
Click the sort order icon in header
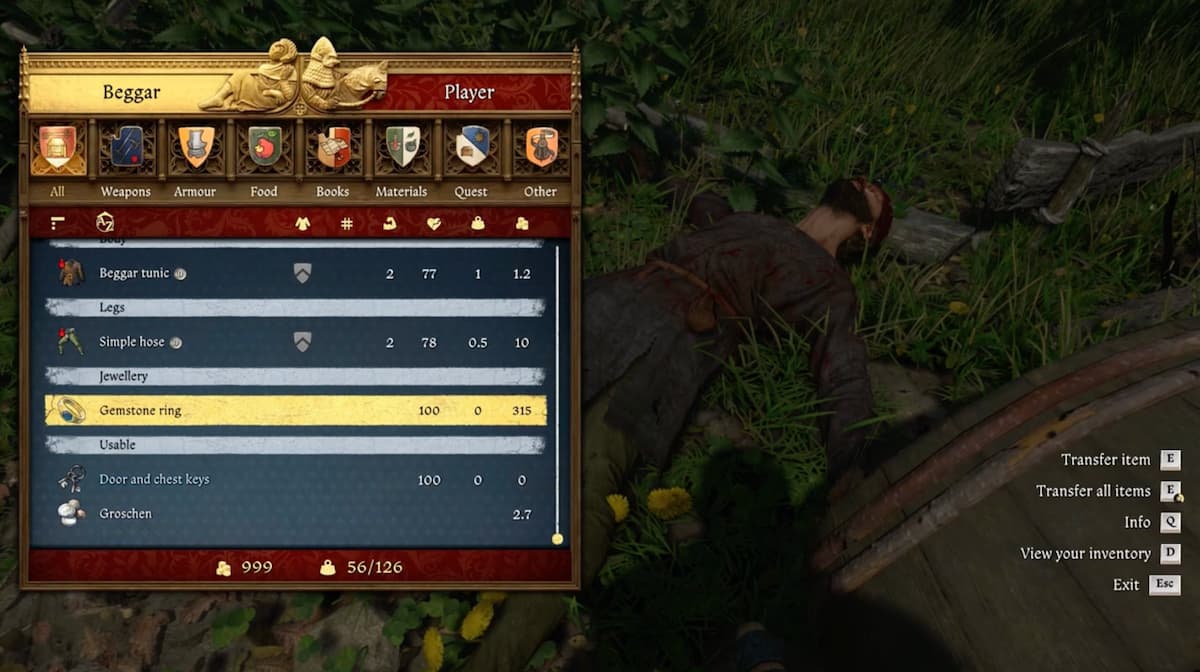point(56,223)
